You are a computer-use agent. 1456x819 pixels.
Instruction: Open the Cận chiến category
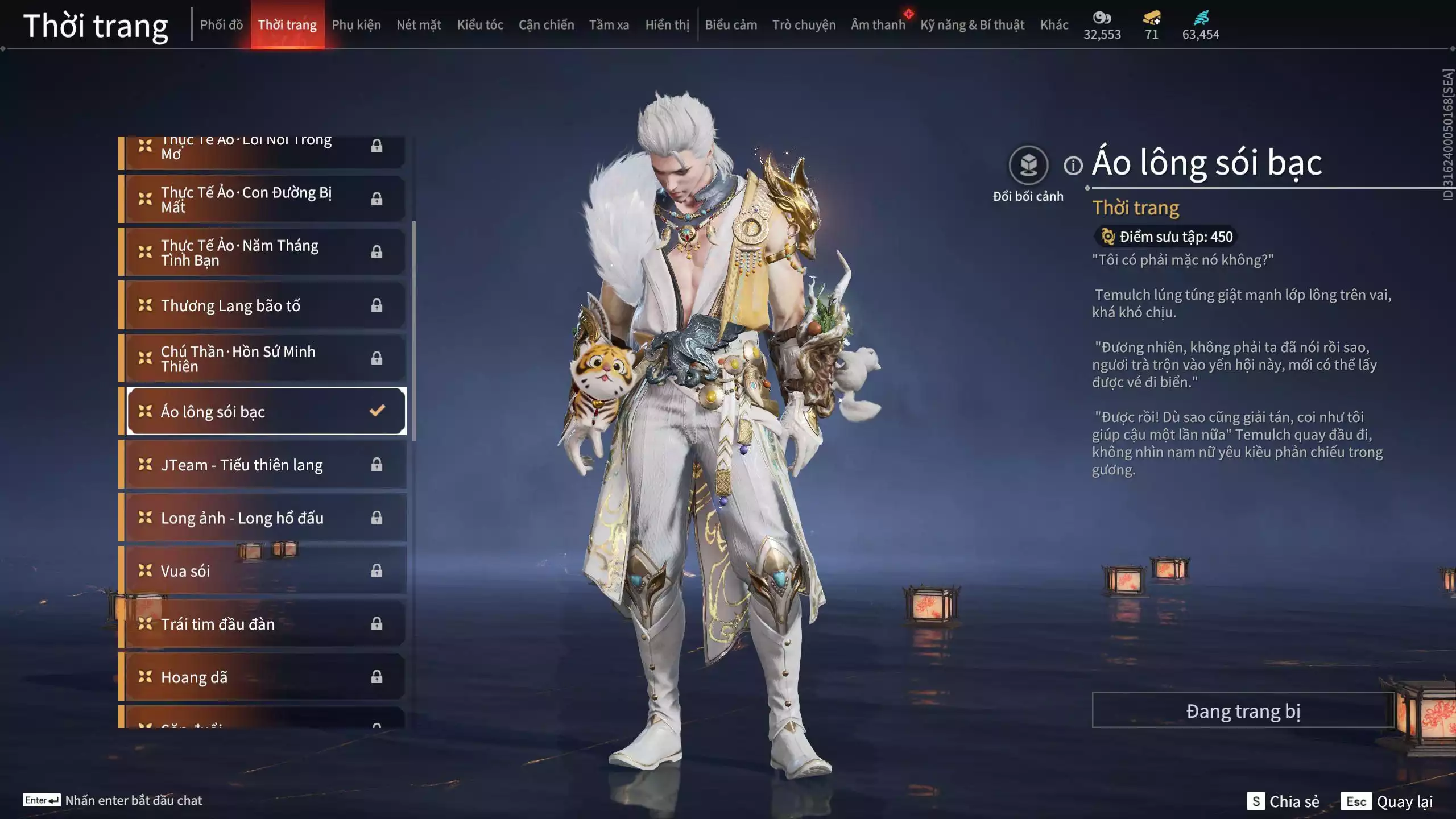pos(546,25)
